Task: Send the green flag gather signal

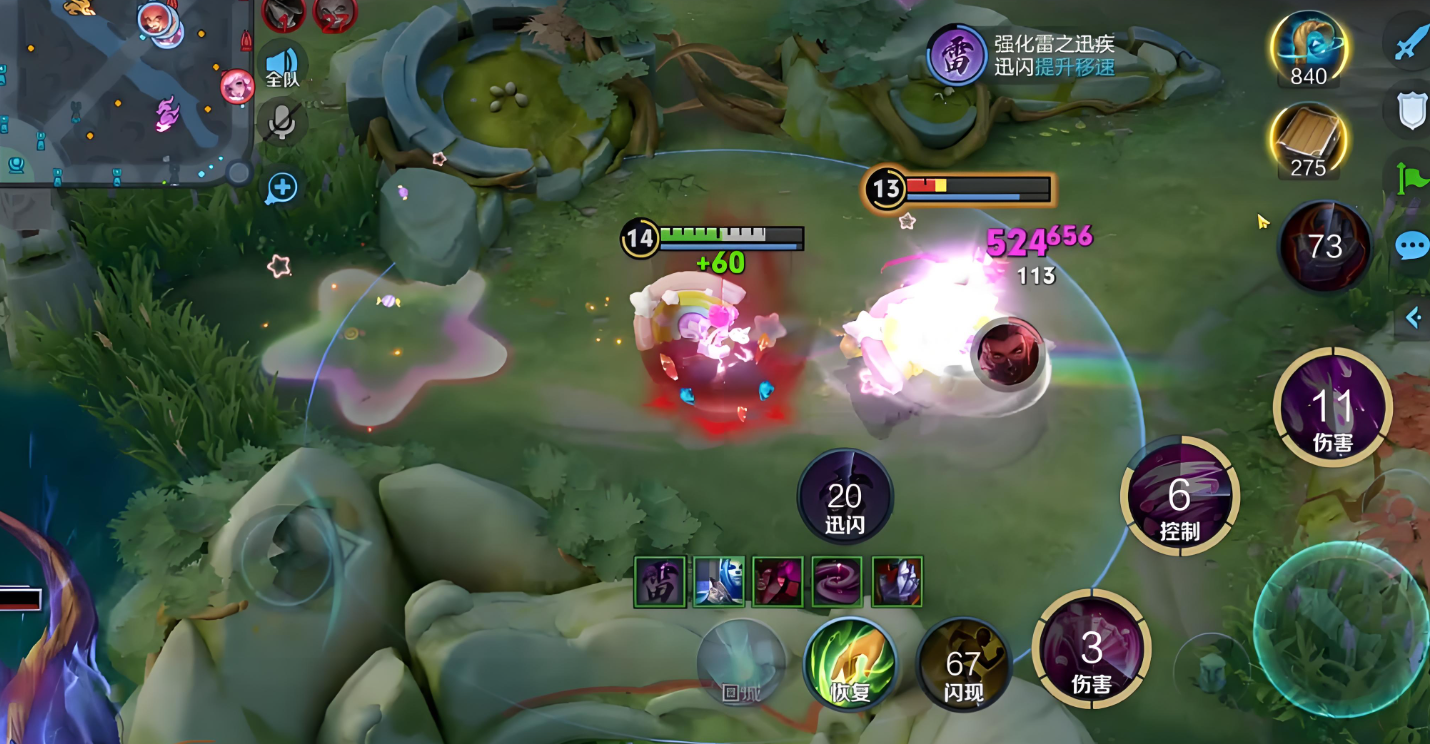Action: (1412, 178)
